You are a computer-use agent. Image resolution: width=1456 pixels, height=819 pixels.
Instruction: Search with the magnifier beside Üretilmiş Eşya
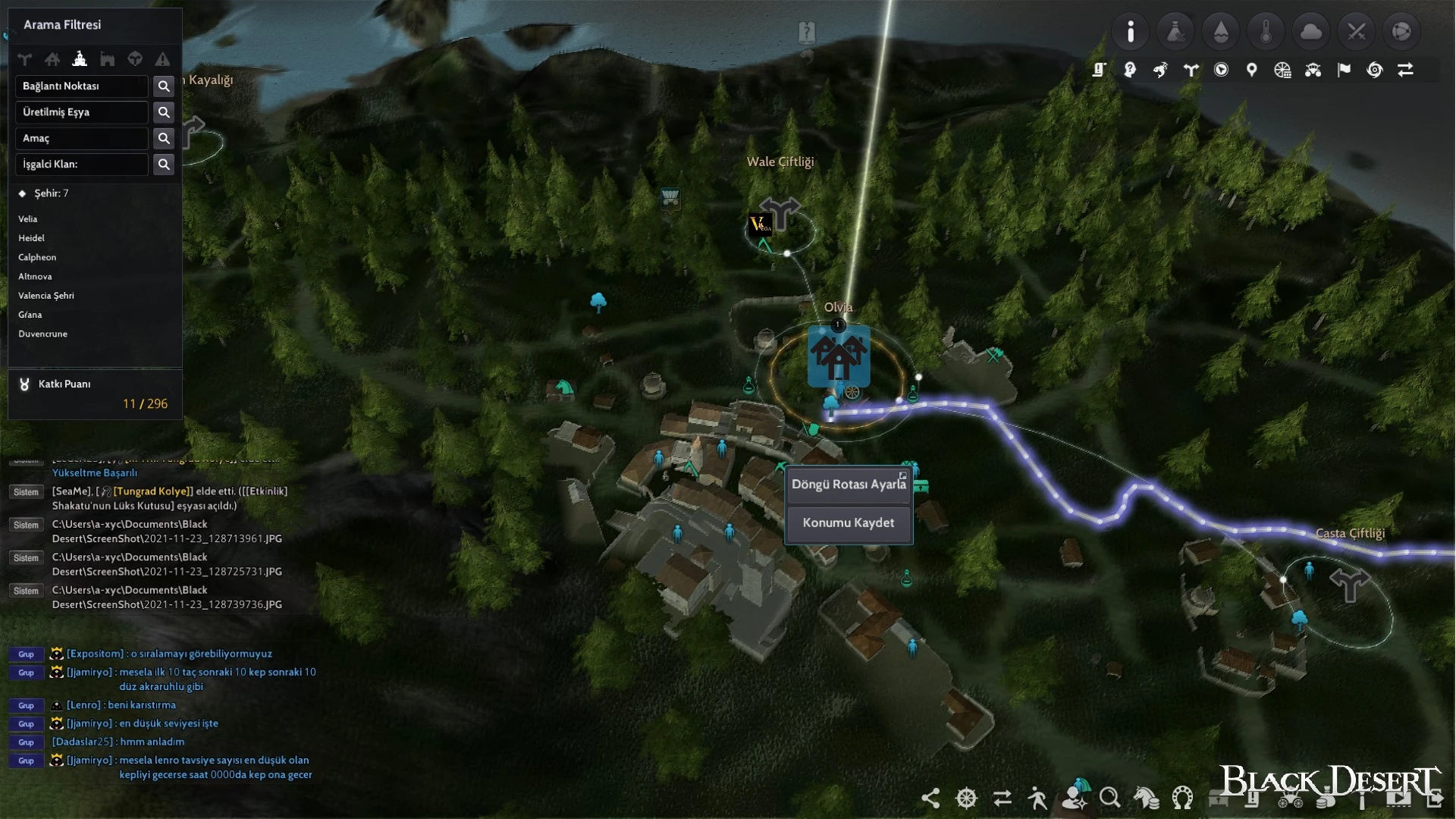tap(164, 112)
